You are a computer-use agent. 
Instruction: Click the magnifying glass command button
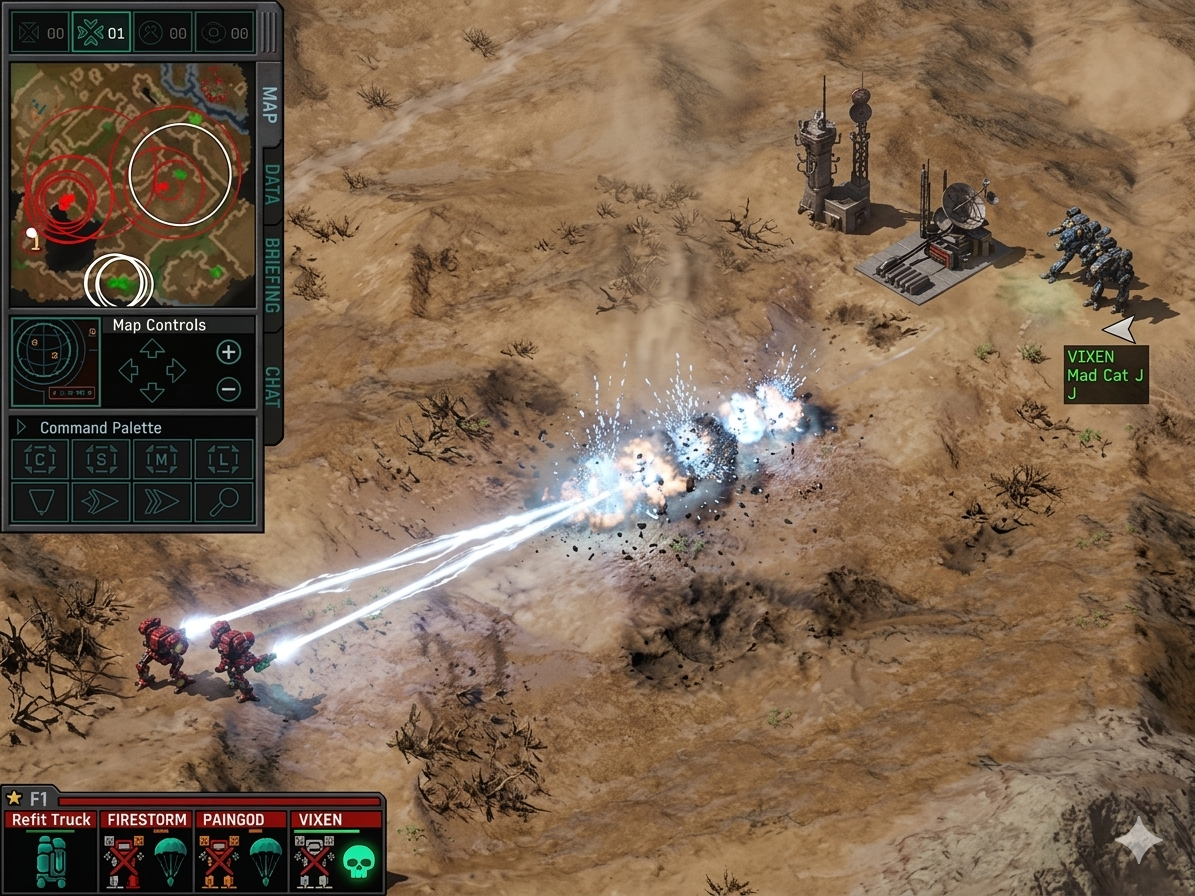223,502
